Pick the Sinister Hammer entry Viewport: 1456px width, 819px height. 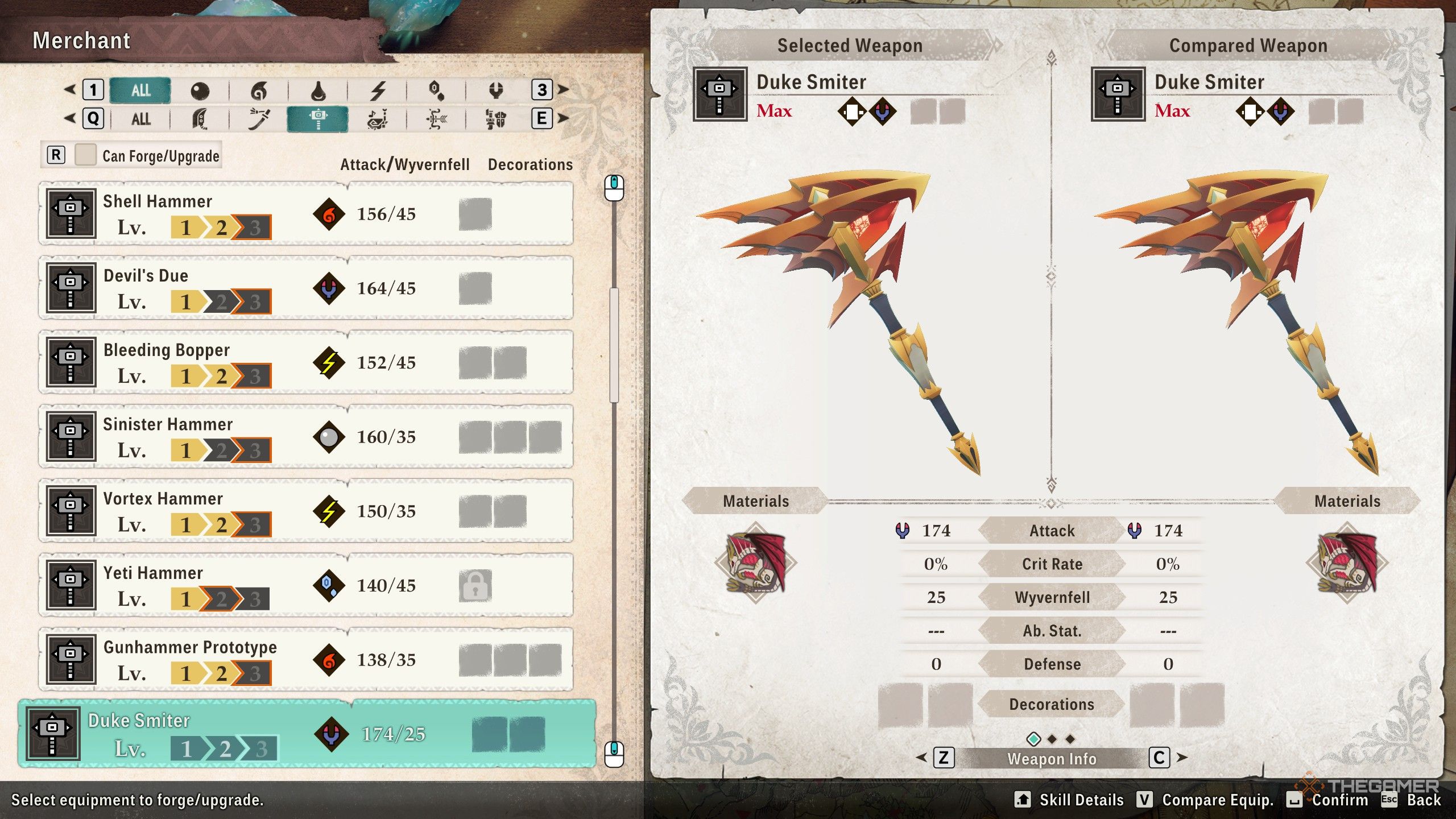tap(306, 437)
